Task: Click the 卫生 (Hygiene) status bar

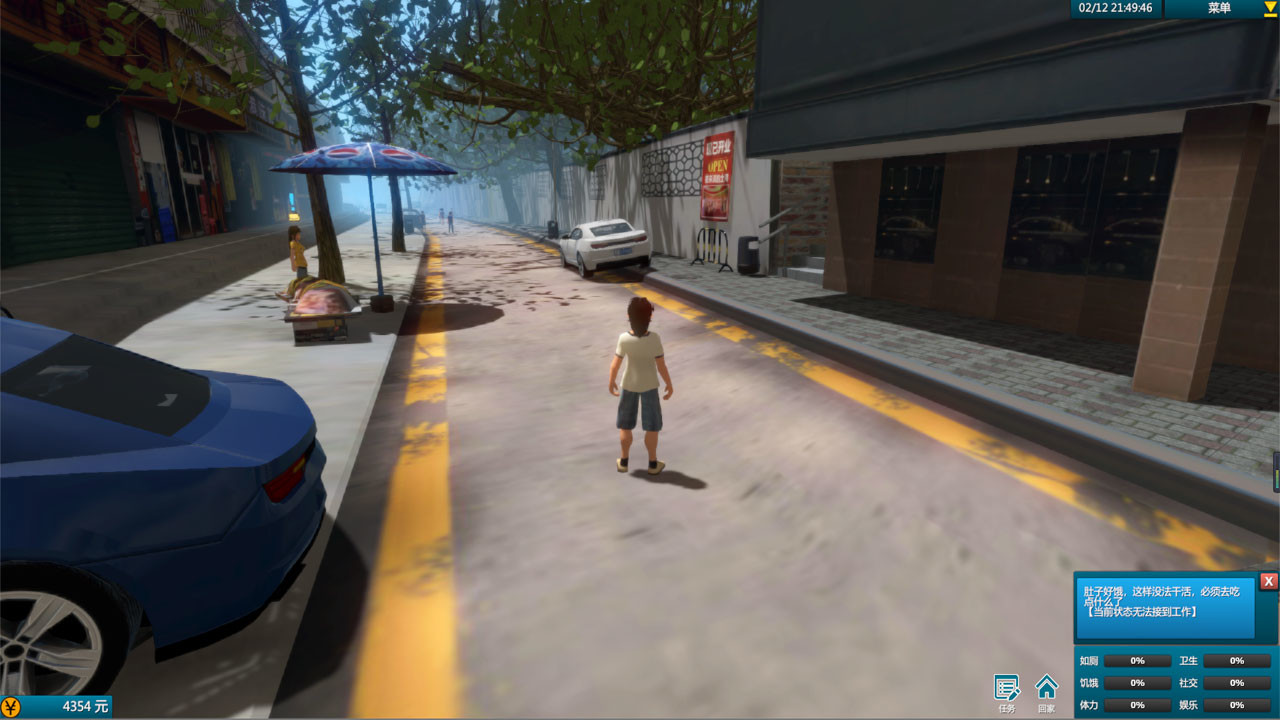Action: [x=1237, y=660]
